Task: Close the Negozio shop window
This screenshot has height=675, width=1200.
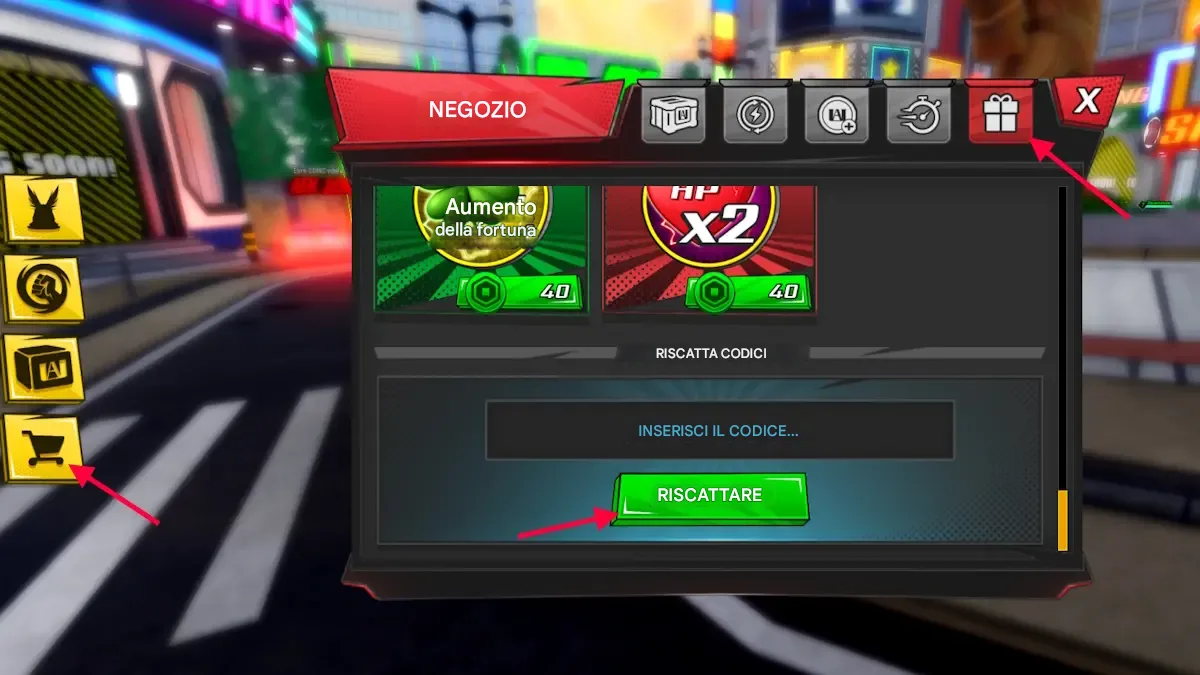Action: (x=1086, y=101)
